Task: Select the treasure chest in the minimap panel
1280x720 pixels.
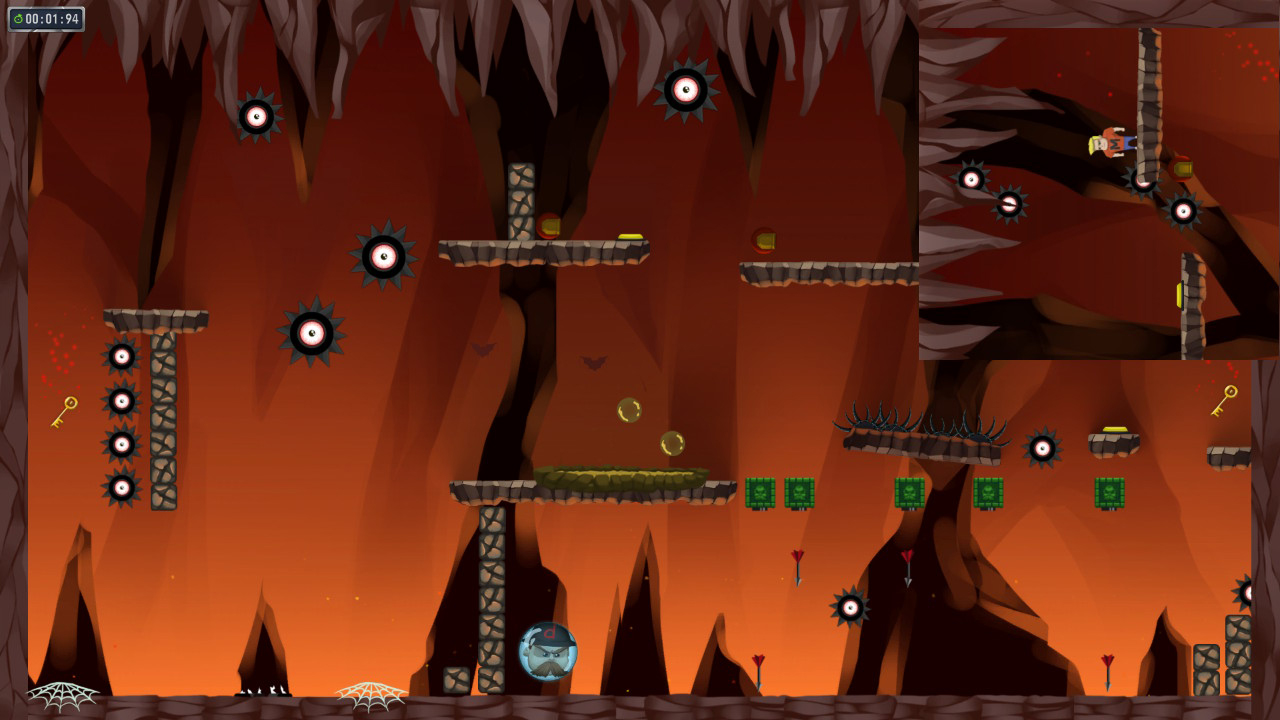Action: pos(1182,169)
